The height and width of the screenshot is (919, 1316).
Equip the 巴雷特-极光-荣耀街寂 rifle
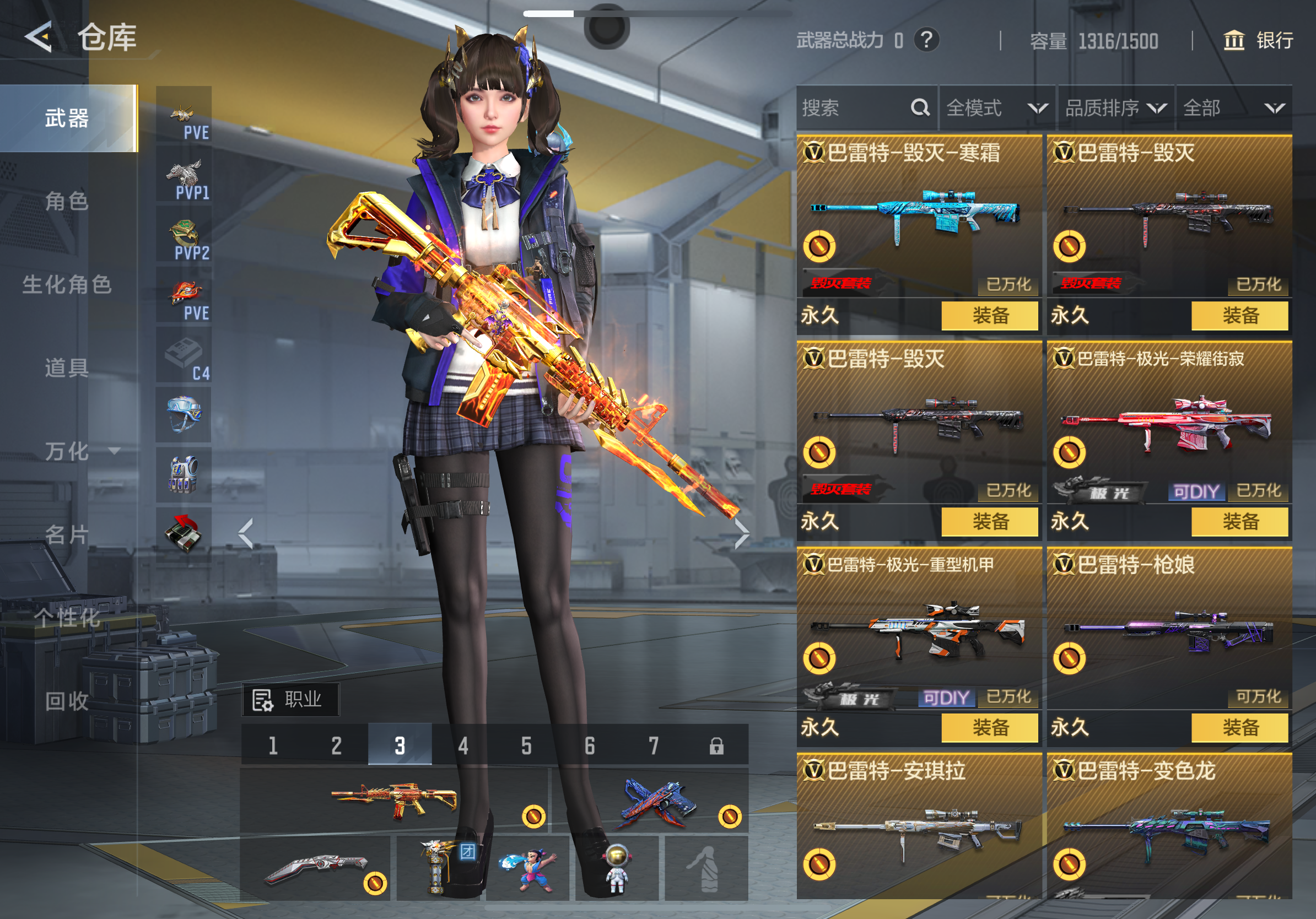coord(1239,521)
